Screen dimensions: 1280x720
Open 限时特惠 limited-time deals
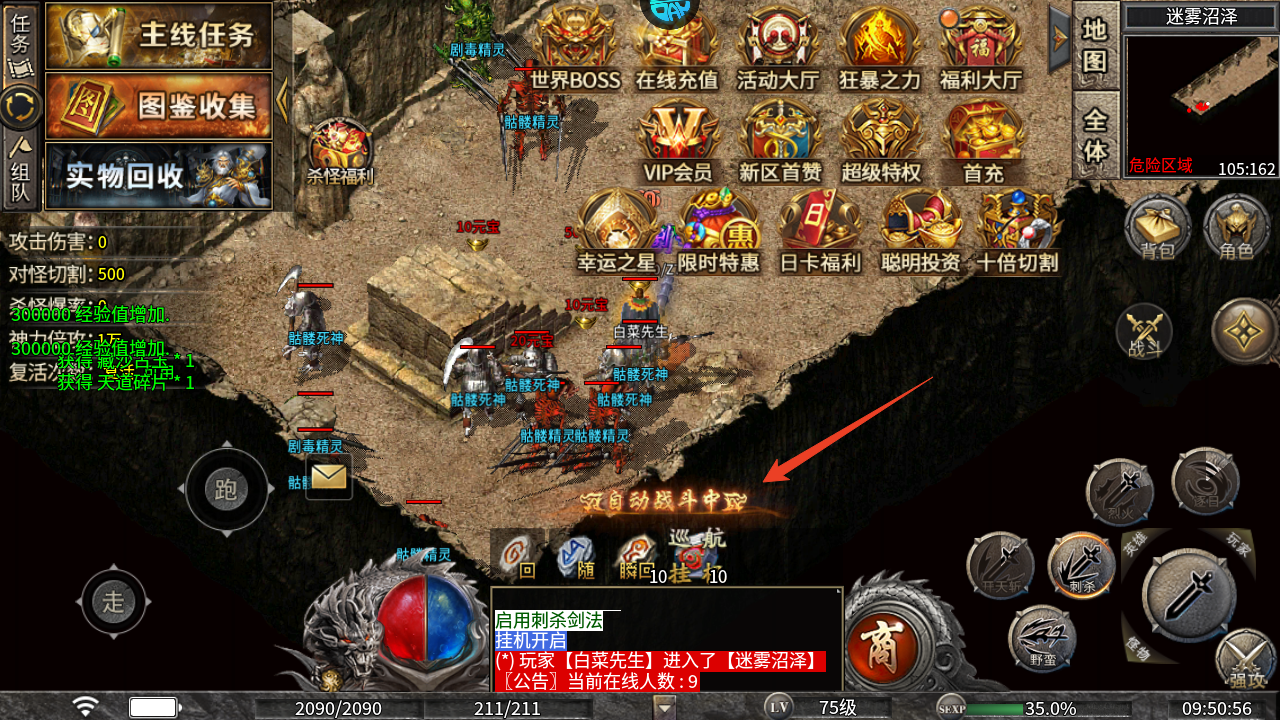tap(718, 232)
